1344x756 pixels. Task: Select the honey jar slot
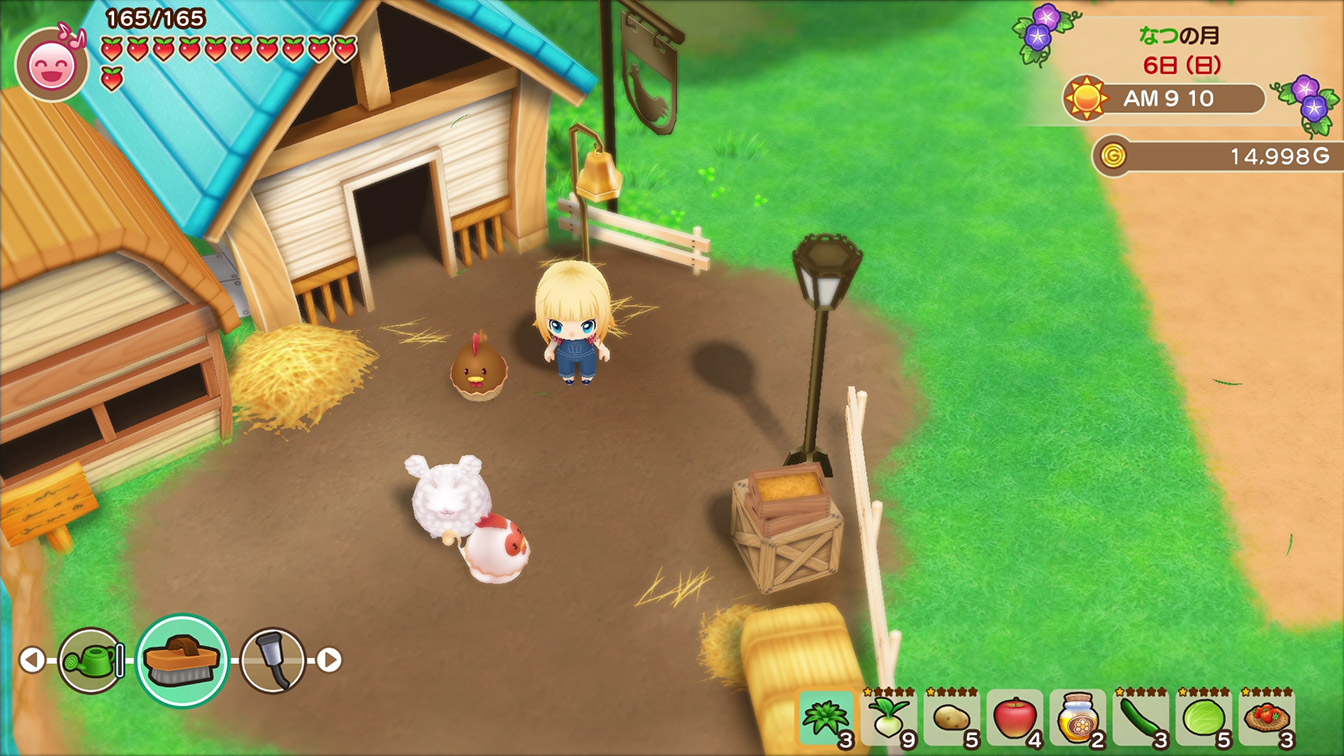1077,718
